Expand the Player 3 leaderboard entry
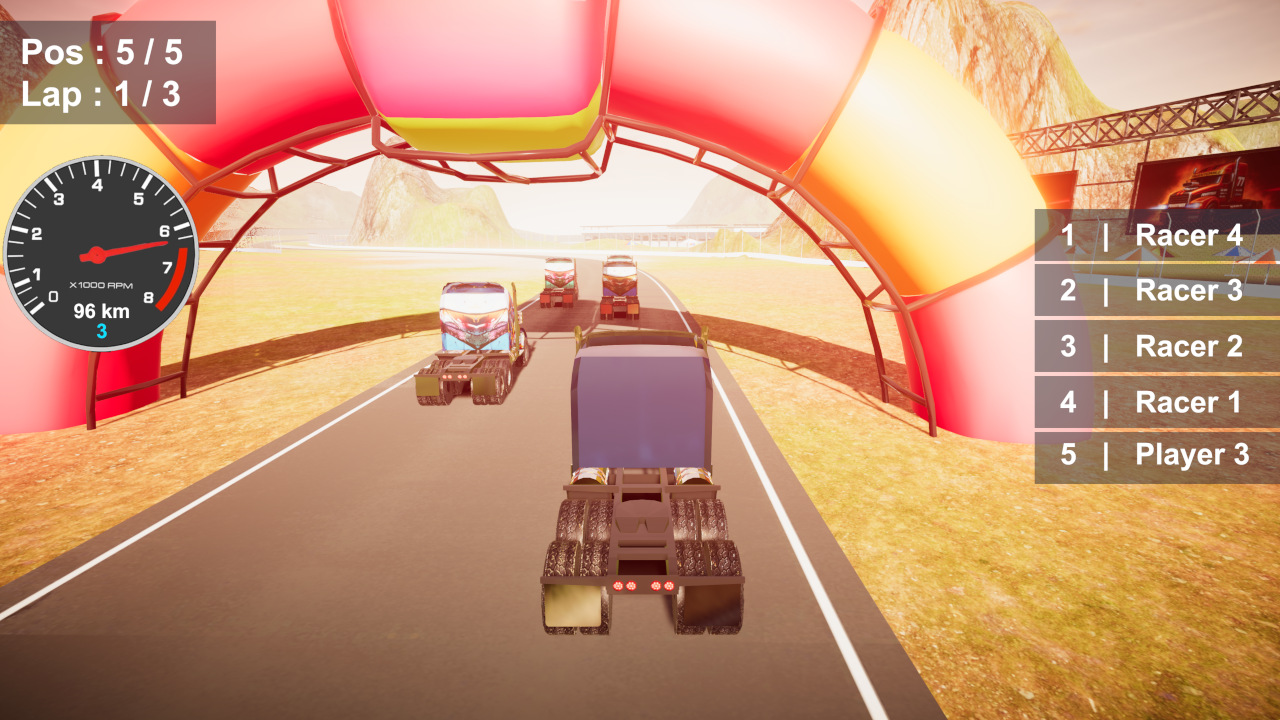 [x=1155, y=456]
